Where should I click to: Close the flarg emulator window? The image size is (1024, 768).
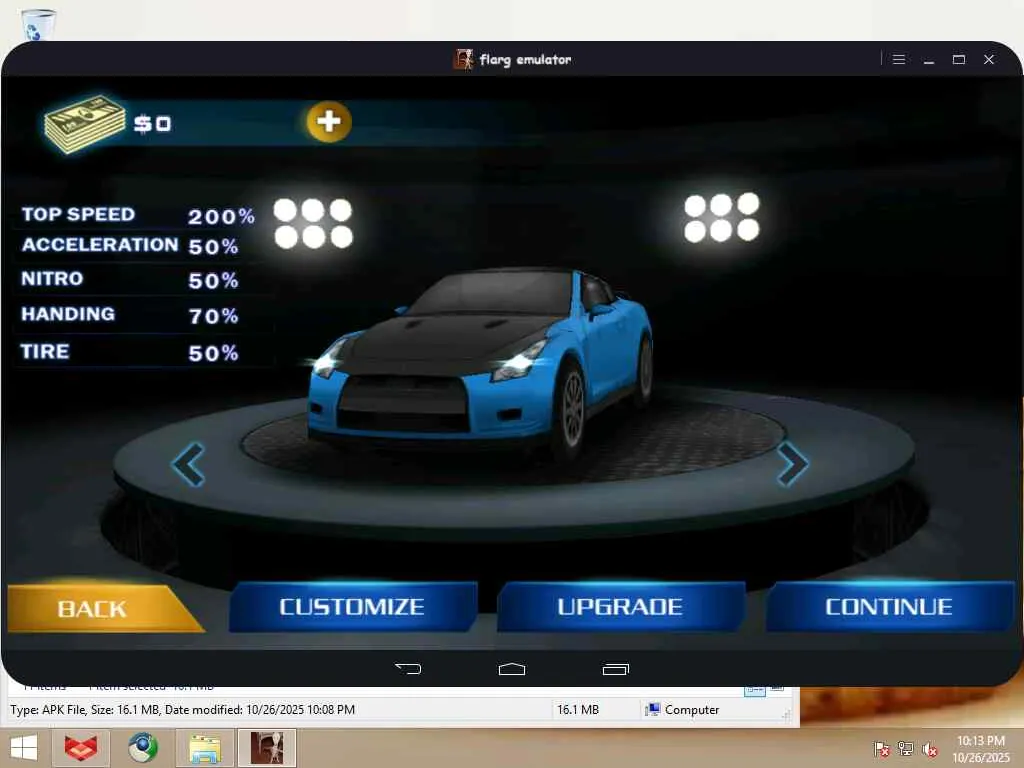tap(989, 60)
